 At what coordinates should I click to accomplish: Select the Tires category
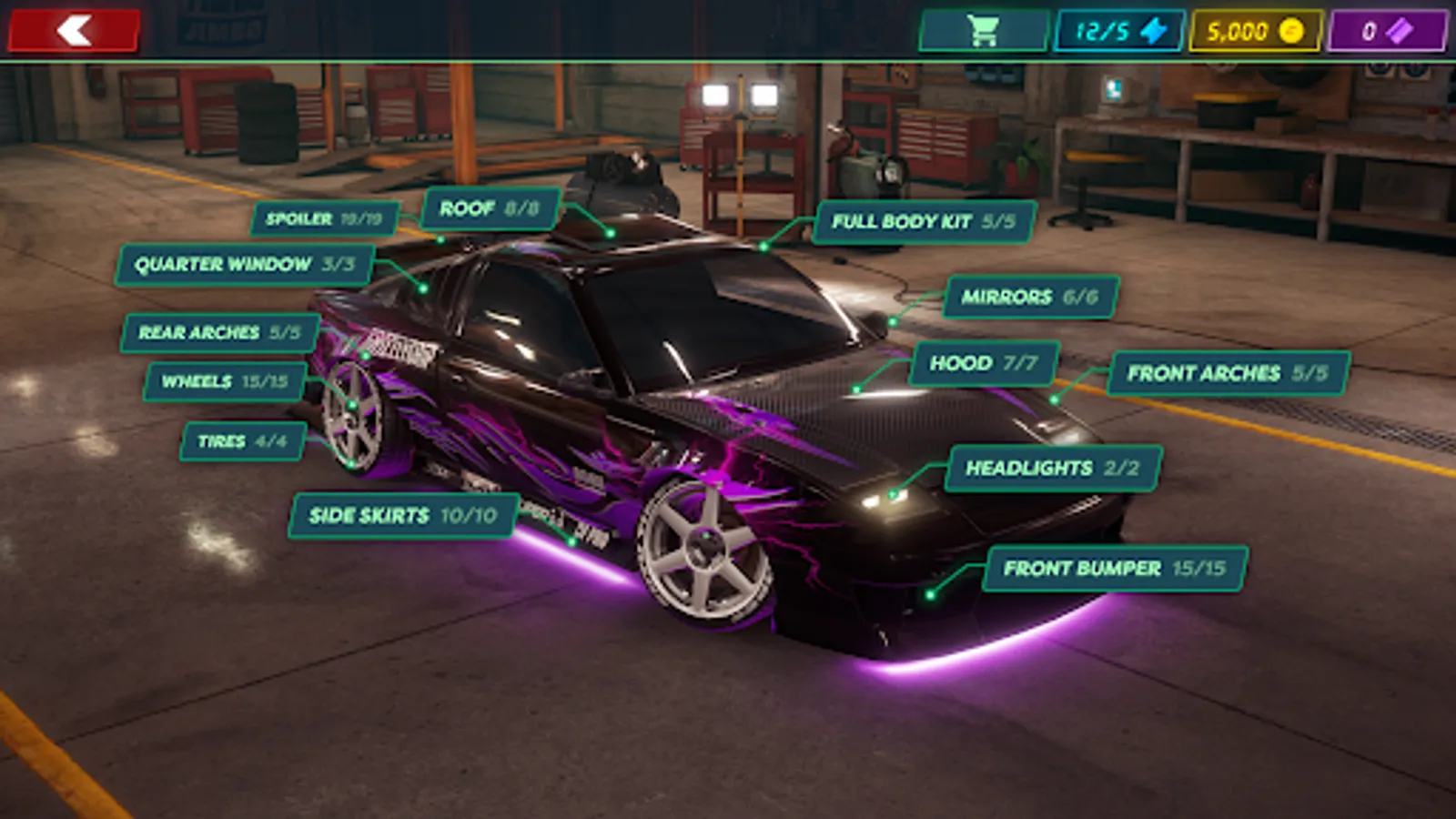point(242,441)
